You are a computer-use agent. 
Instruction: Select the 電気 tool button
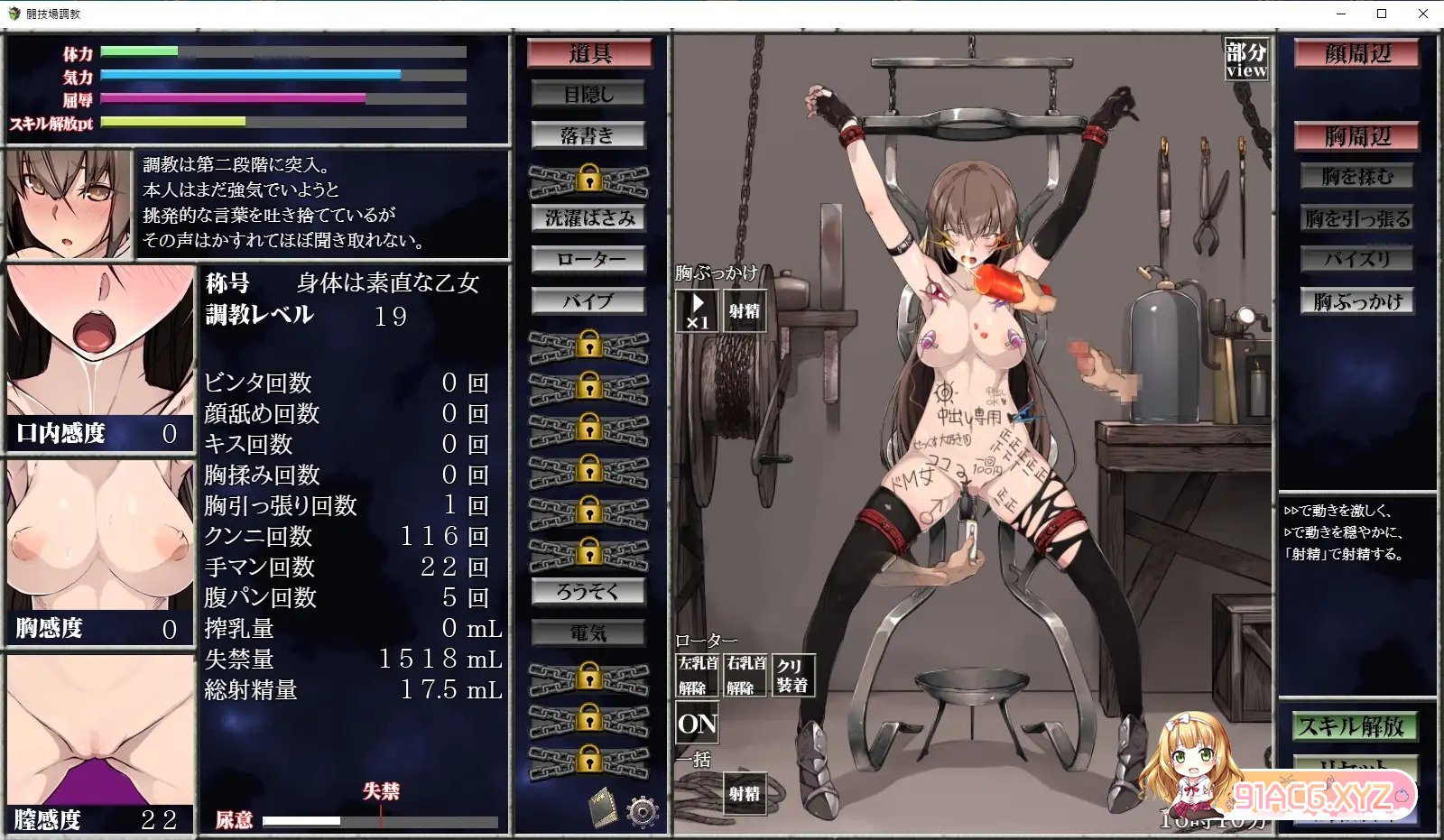(588, 633)
